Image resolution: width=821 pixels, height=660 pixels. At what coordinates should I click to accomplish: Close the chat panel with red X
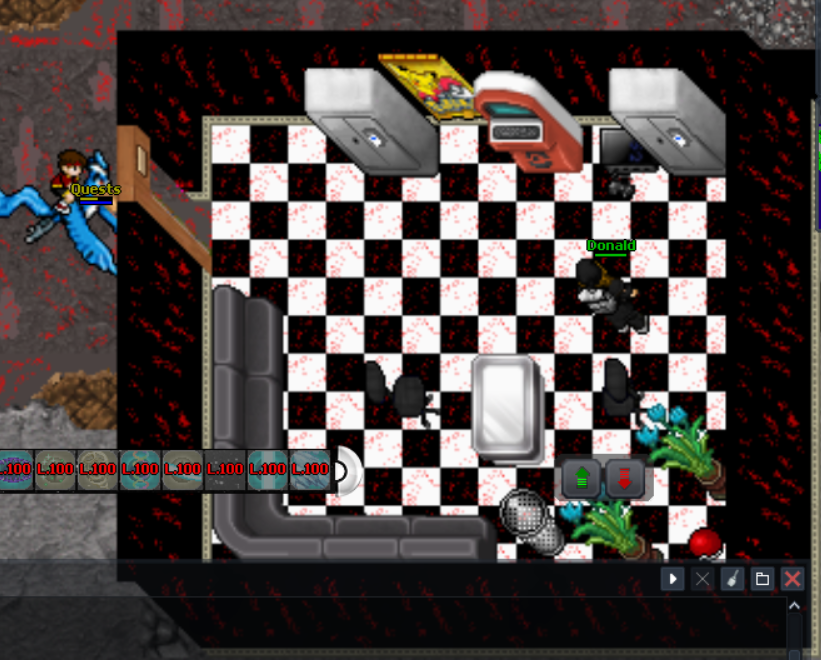point(792,579)
